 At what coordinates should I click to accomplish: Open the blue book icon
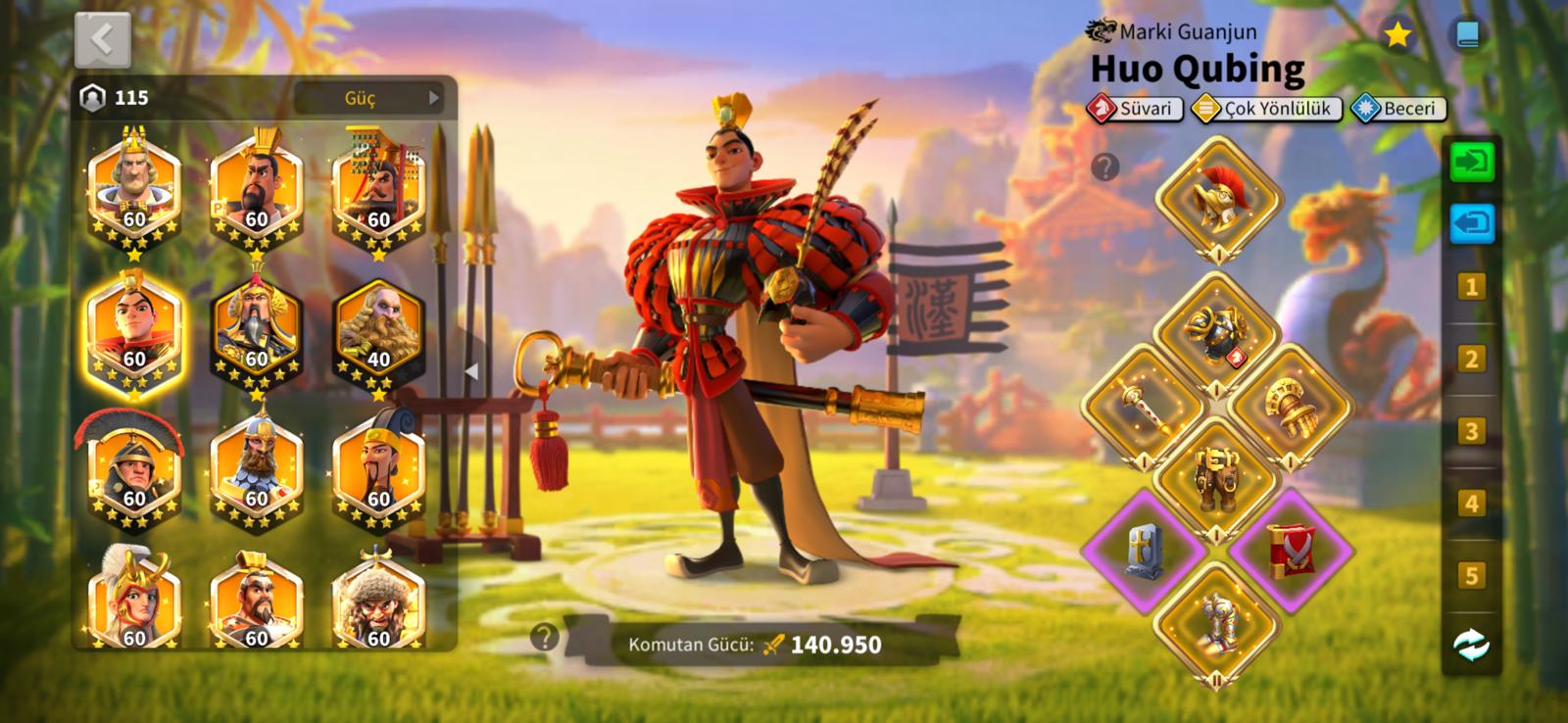pos(1467,36)
